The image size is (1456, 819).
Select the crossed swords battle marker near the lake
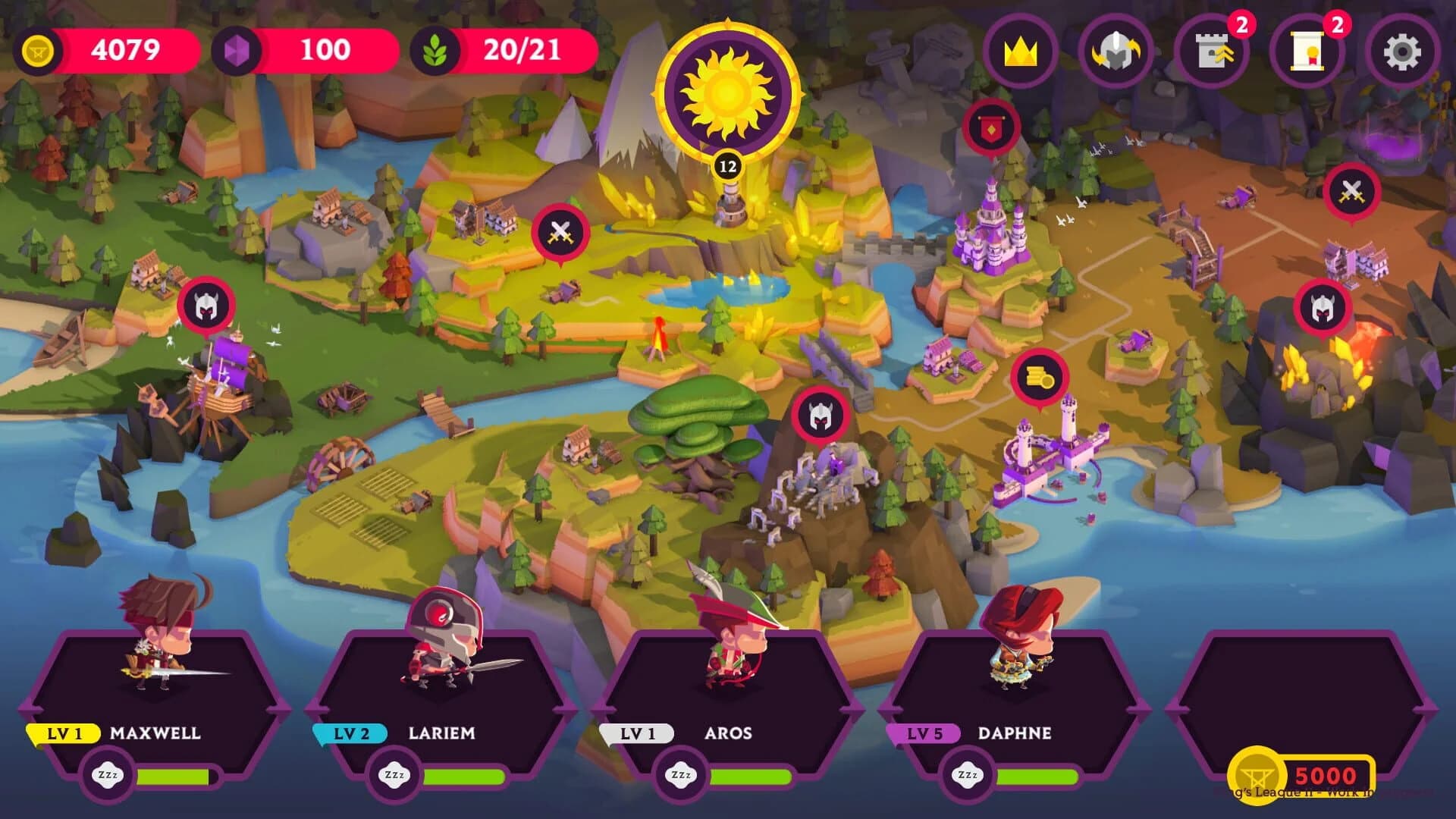tap(559, 229)
